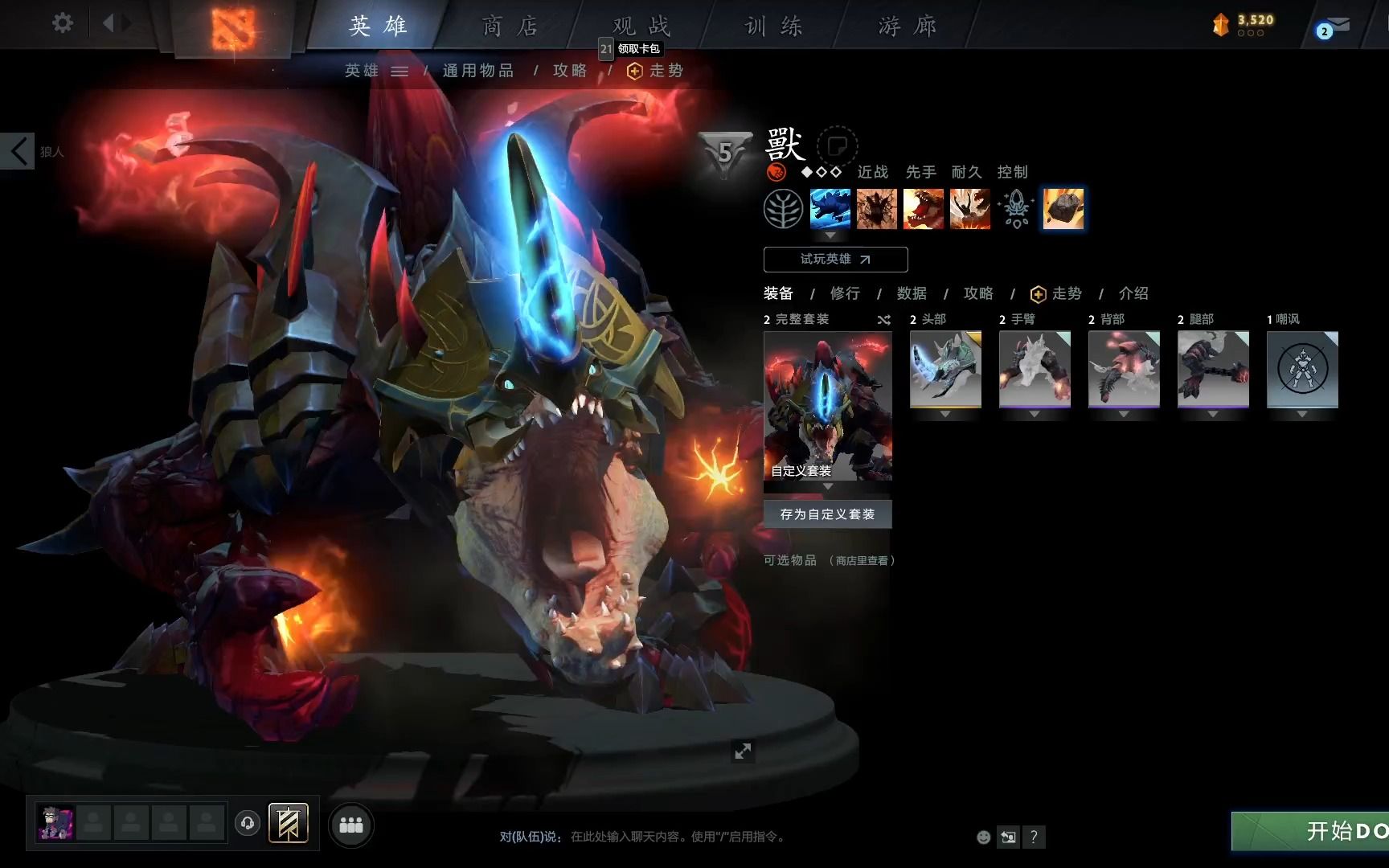
Task: Switch to the 修行 hero sub-tab
Action: [845, 293]
